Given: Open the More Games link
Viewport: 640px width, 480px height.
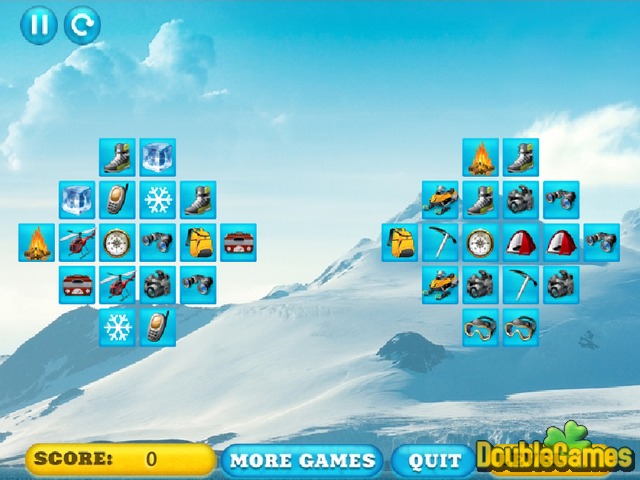Looking at the screenshot, I should pos(302,460).
